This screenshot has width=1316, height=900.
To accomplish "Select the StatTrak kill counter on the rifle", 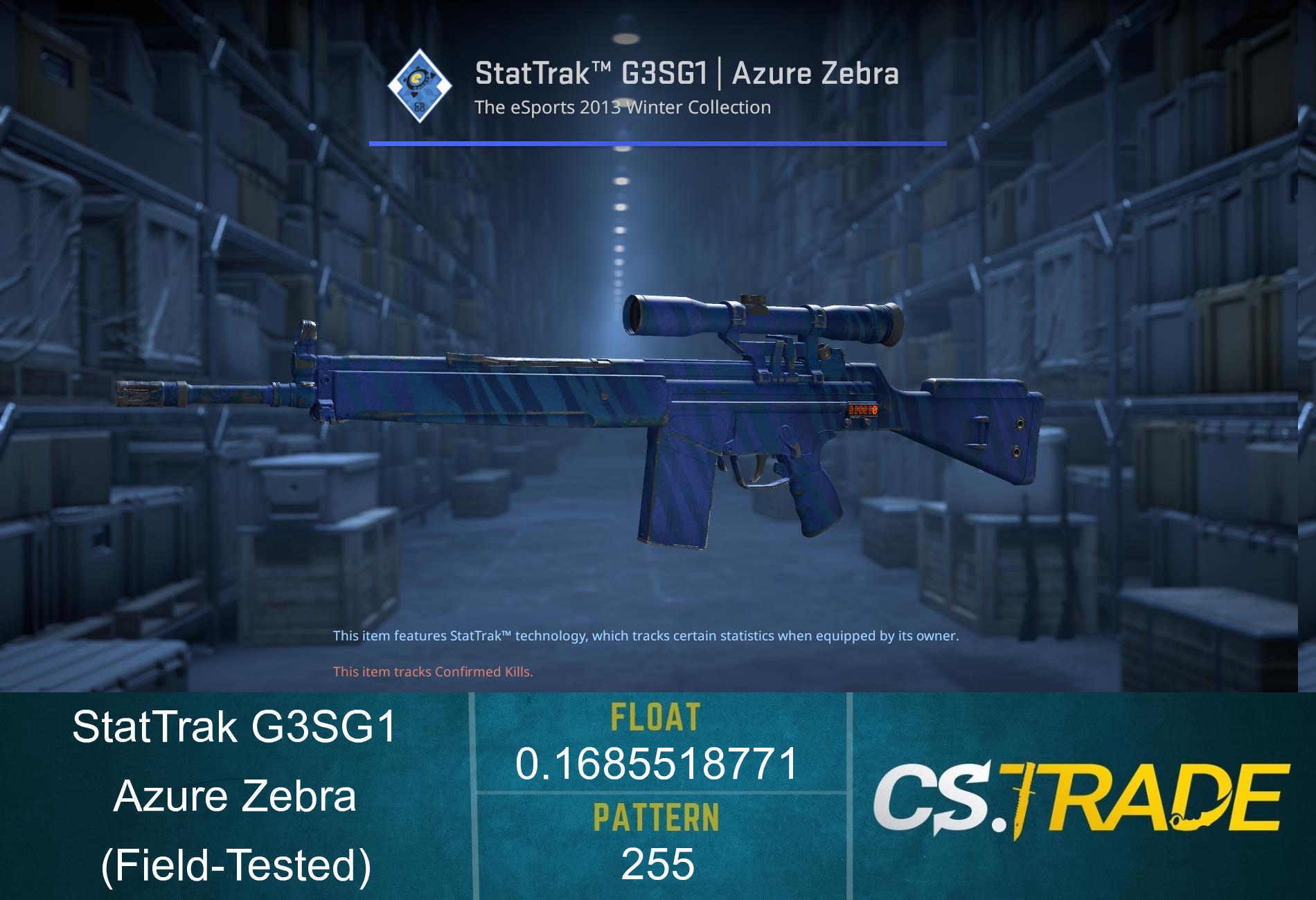I will (x=862, y=410).
